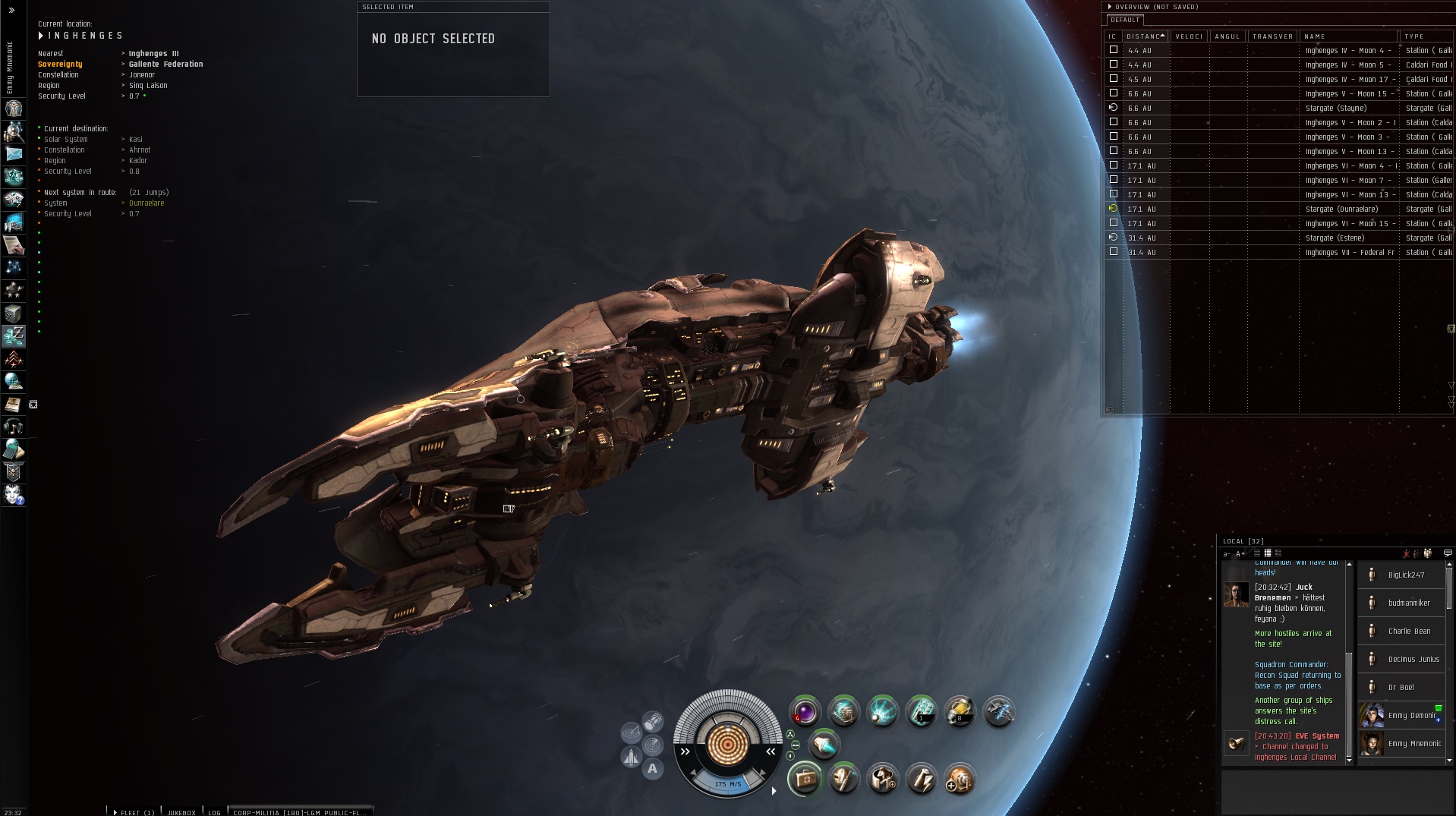Open help via the face with question mark
The width and height of the screenshot is (1456, 816).
point(14,495)
